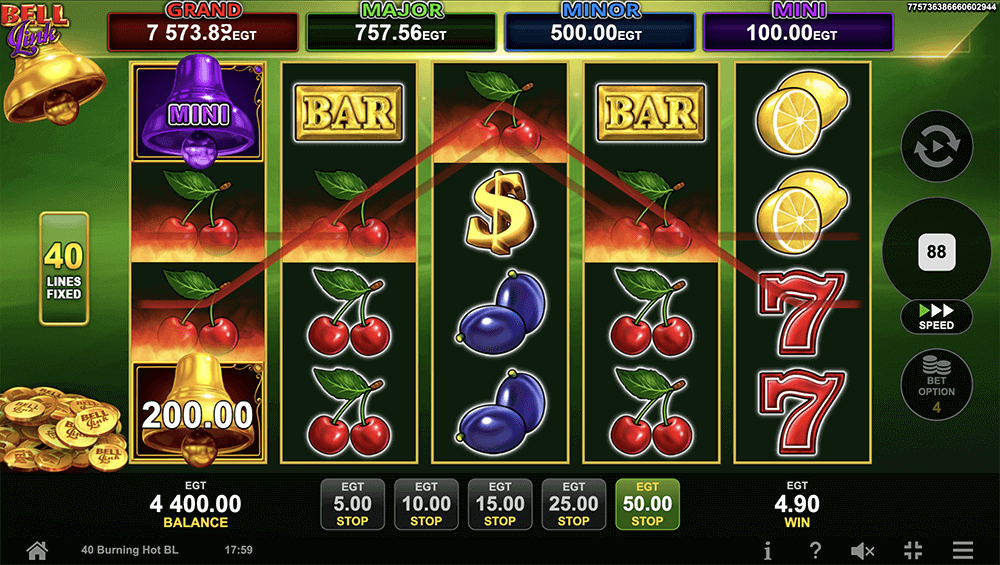Viewport: 1000px width, 565px height.
Task: Open the paytable info screen
Action: (x=767, y=550)
